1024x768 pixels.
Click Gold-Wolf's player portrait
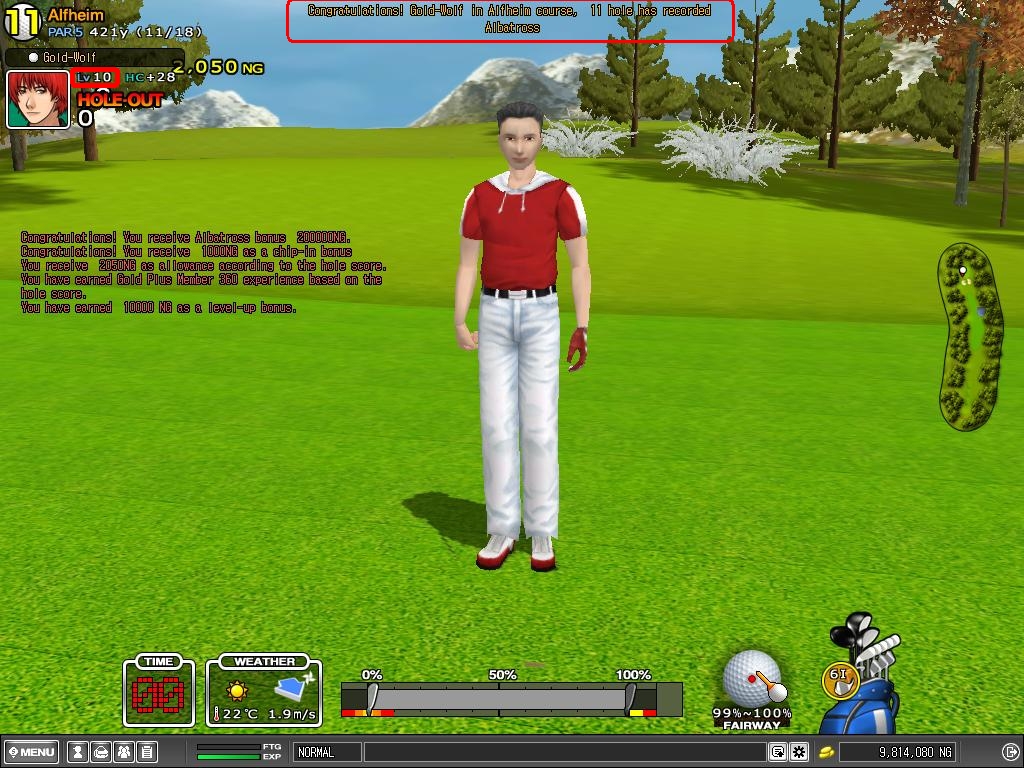[x=38, y=99]
